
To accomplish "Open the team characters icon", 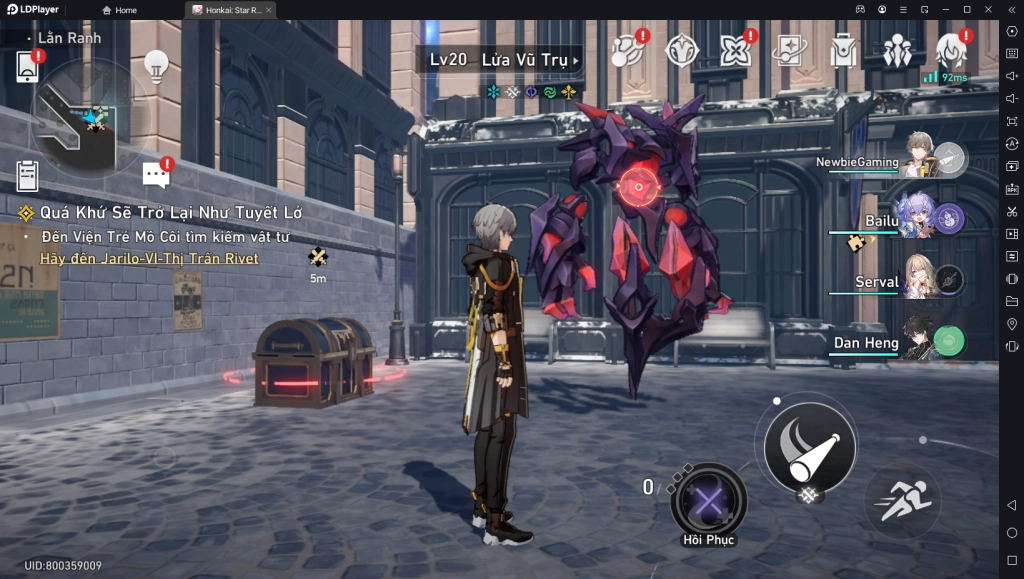I will [897, 50].
